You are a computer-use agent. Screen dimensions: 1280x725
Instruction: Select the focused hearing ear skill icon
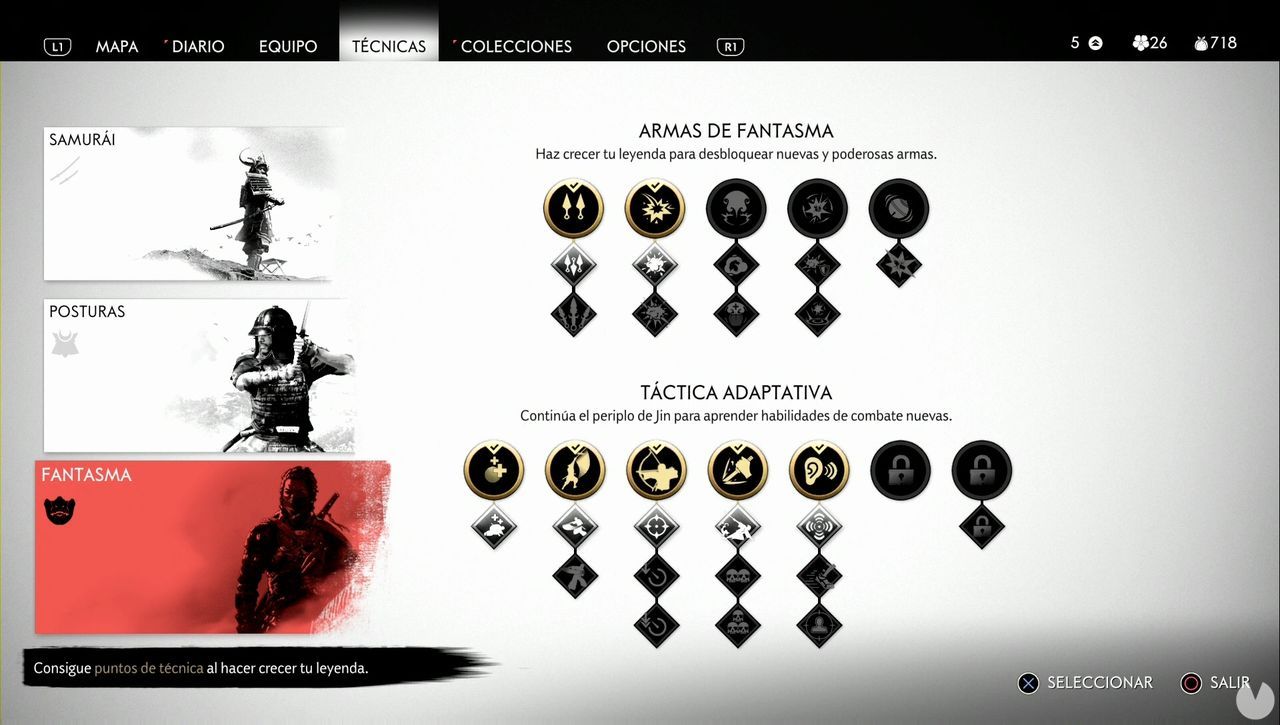819,469
